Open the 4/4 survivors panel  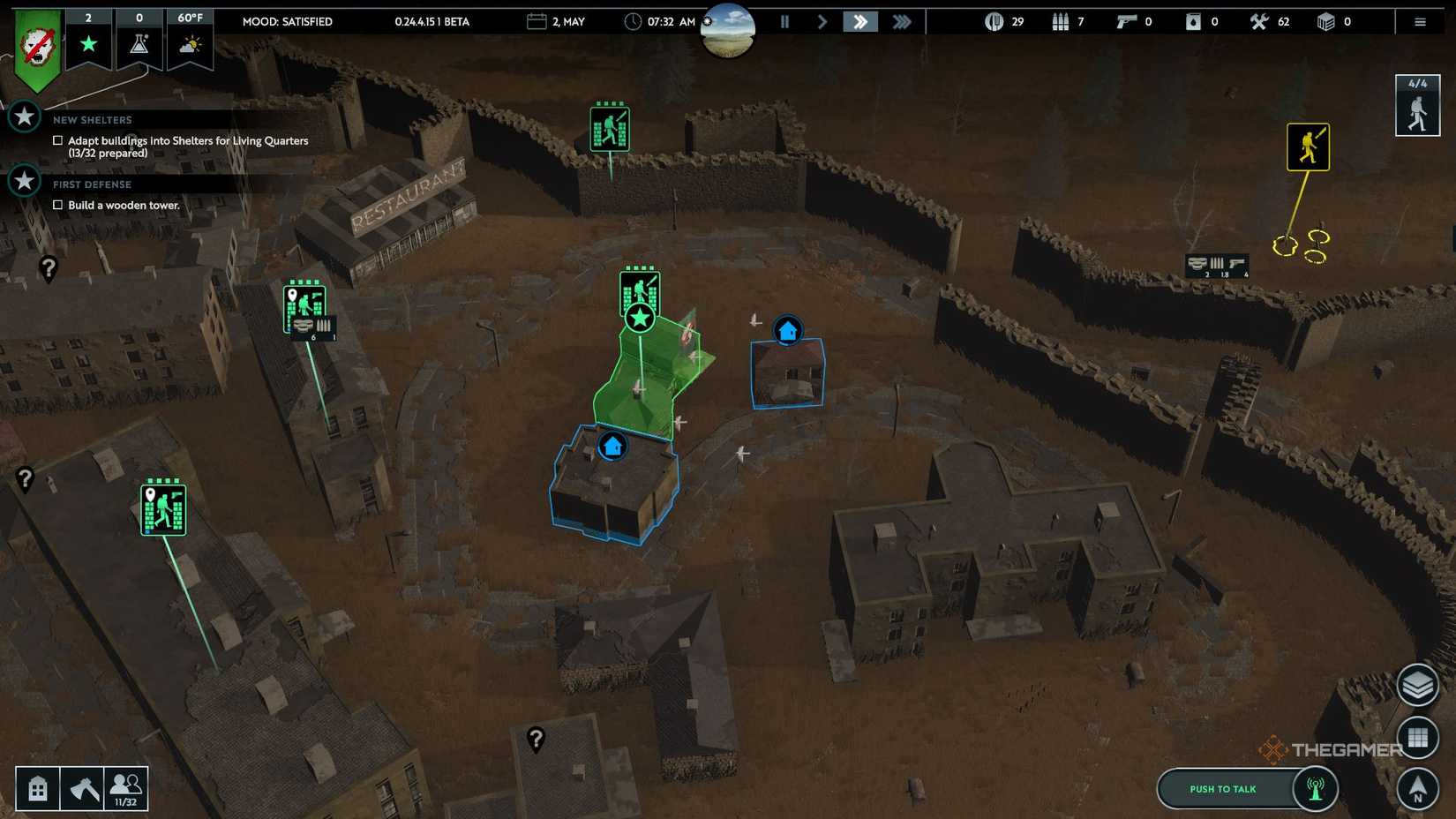click(x=1417, y=105)
